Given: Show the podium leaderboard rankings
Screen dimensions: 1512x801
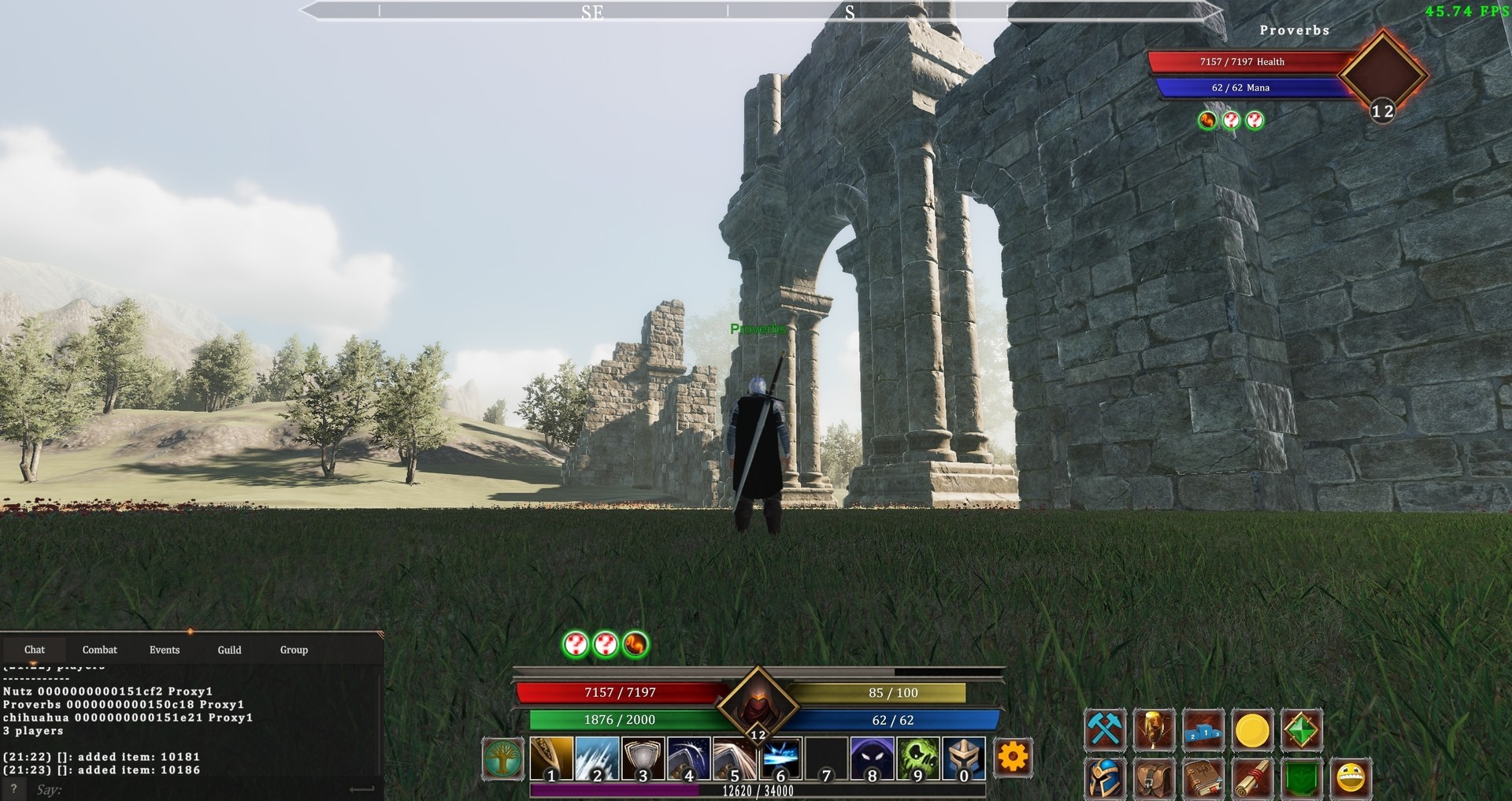Looking at the screenshot, I should coord(1203,730).
